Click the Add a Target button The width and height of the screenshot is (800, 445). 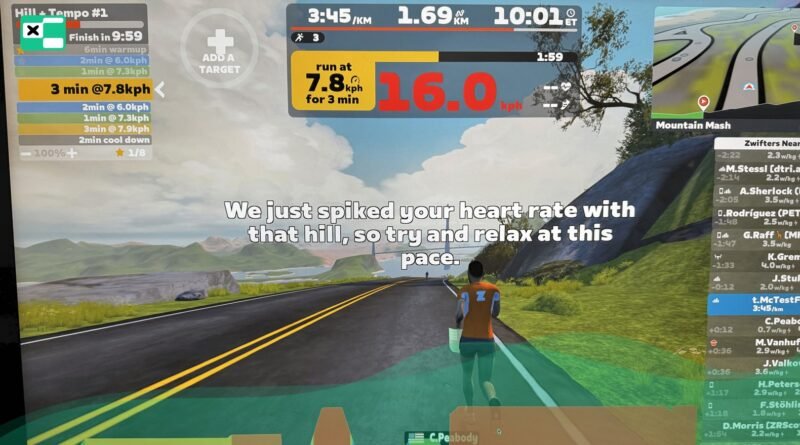[219, 47]
